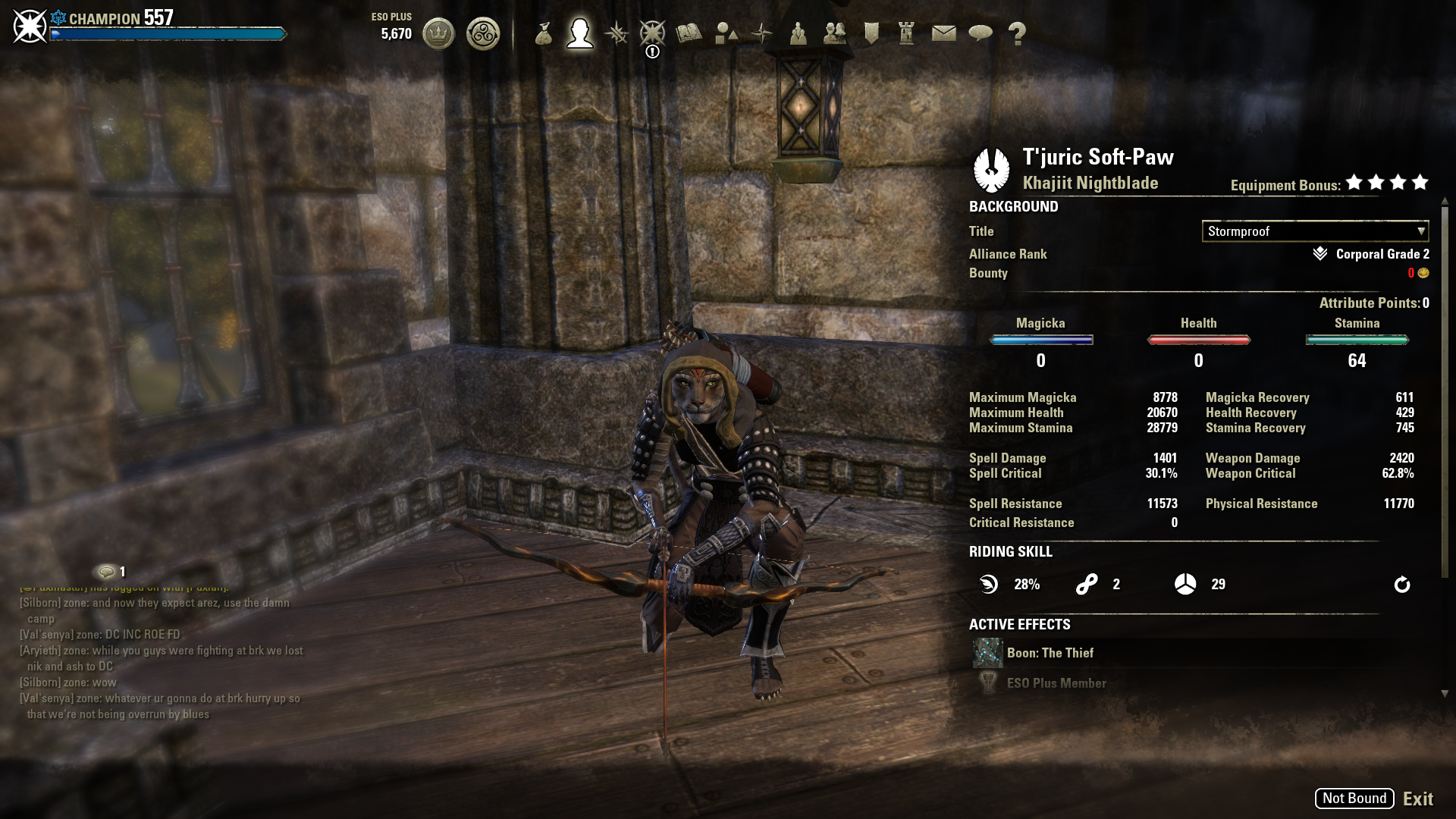
Task: Open the triskelion swirl coin icon
Action: pyautogui.click(x=483, y=33)
